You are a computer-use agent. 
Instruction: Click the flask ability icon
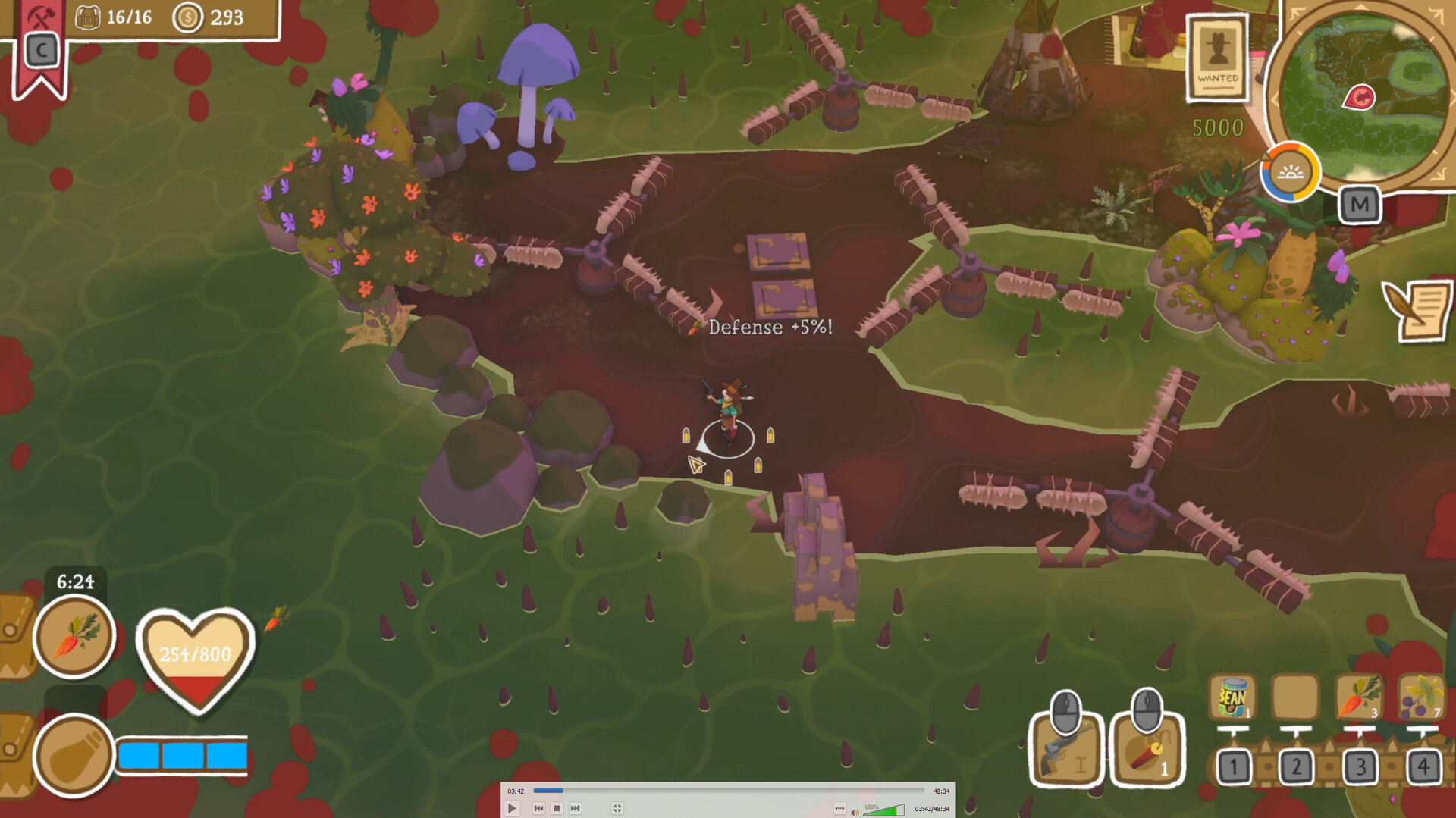[x=74, y=754]
